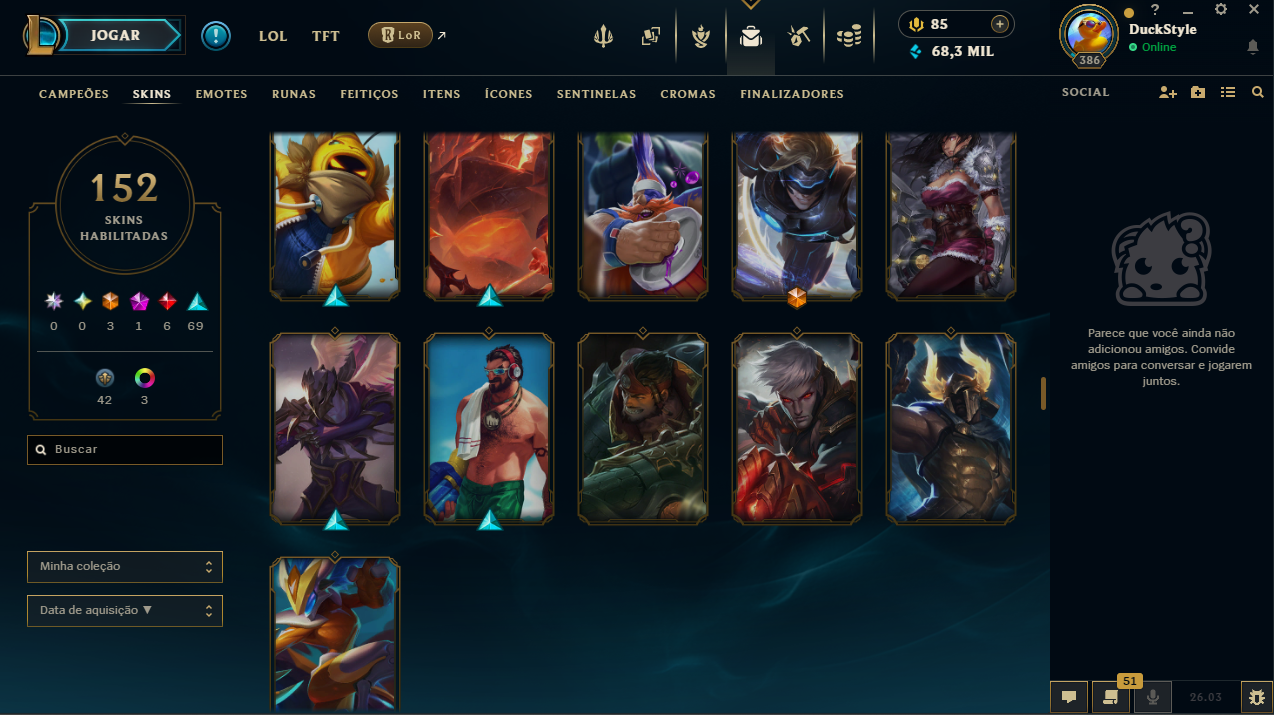Click the JOGAR play button
Screen dimensions: 1274x715
115,36
